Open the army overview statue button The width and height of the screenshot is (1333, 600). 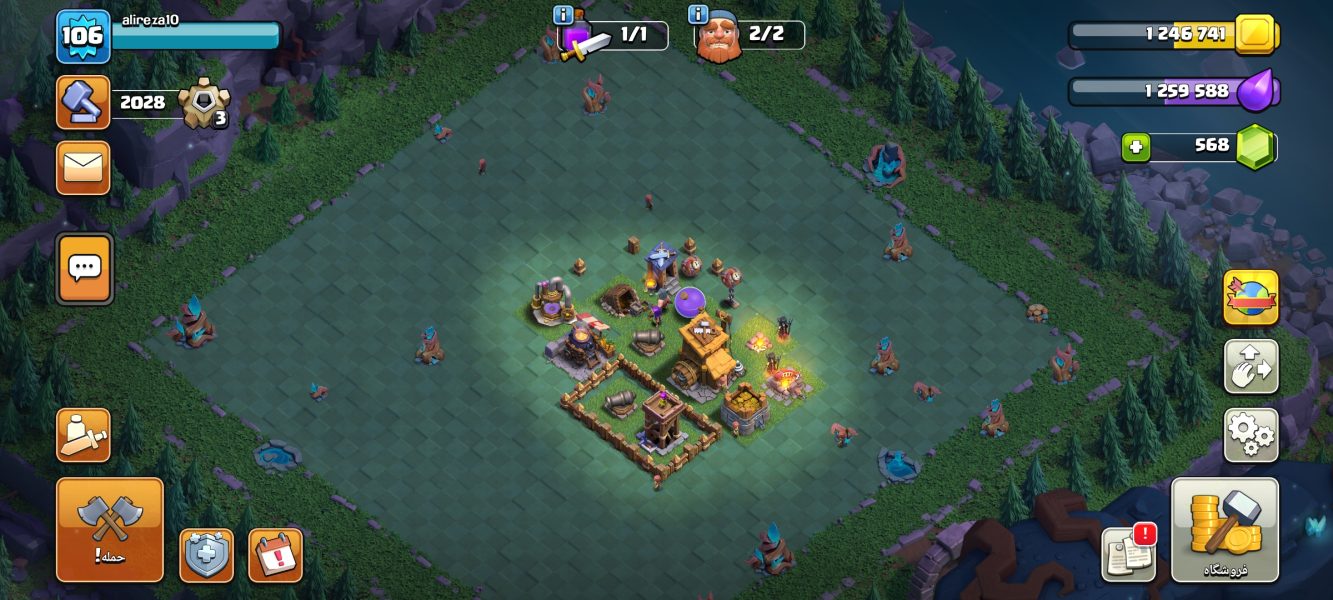coord(83,435)
